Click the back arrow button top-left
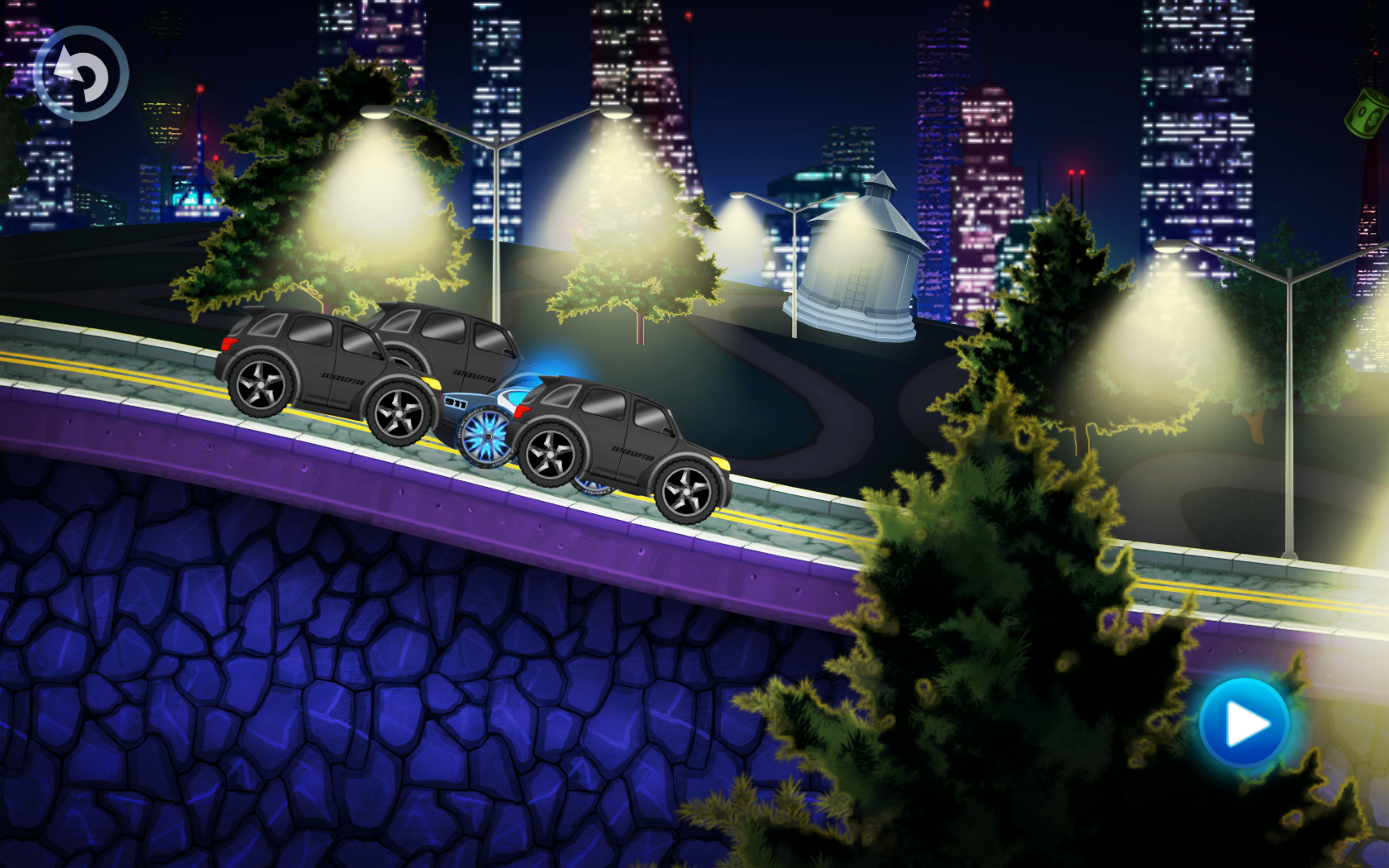The width and height of the screenshot is (1389, 868). click(x=81, y=74)
